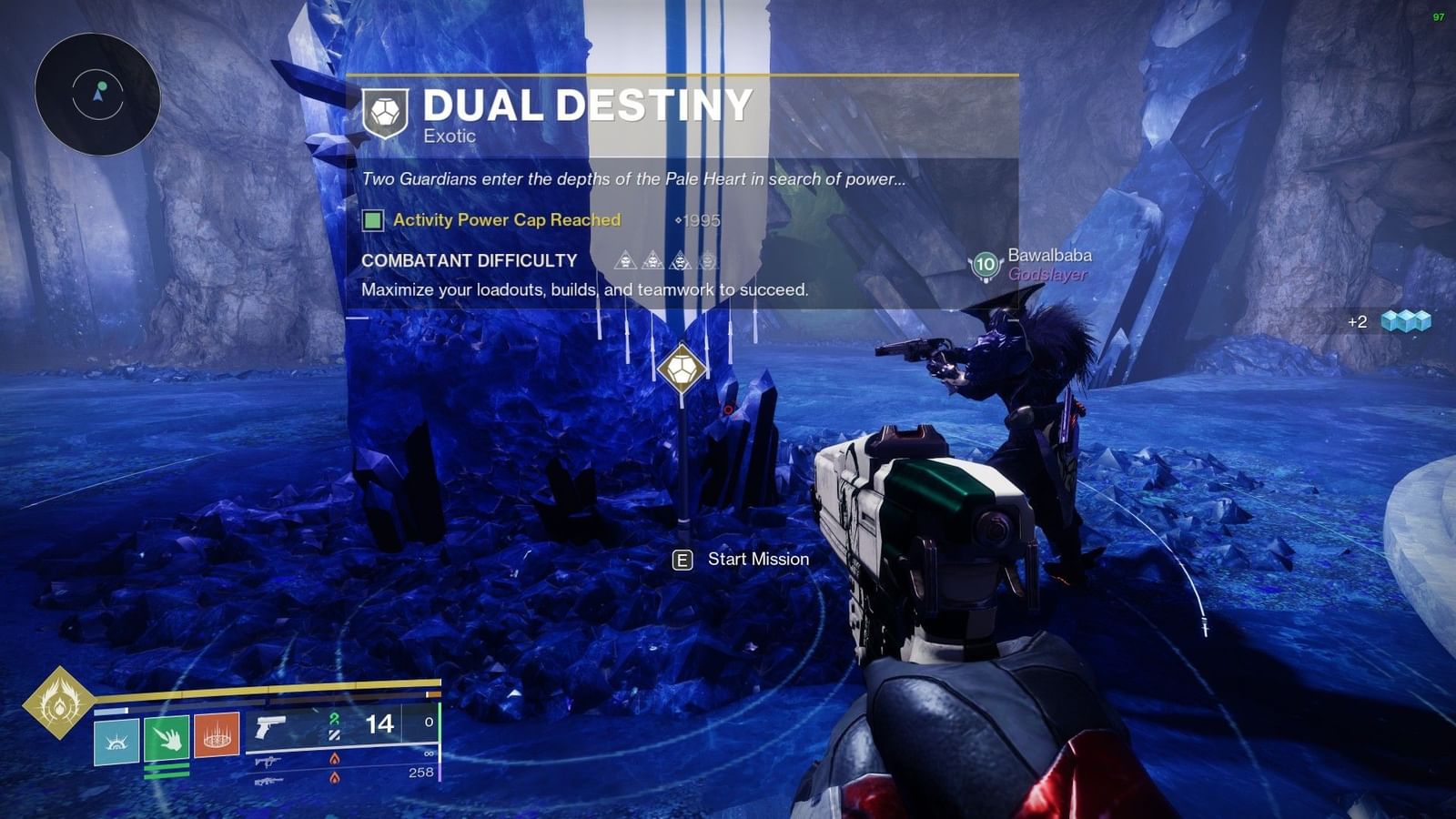Click the fourth skull difficulty icon
This screenshot has width=1456, height=819.
[708, 261]
